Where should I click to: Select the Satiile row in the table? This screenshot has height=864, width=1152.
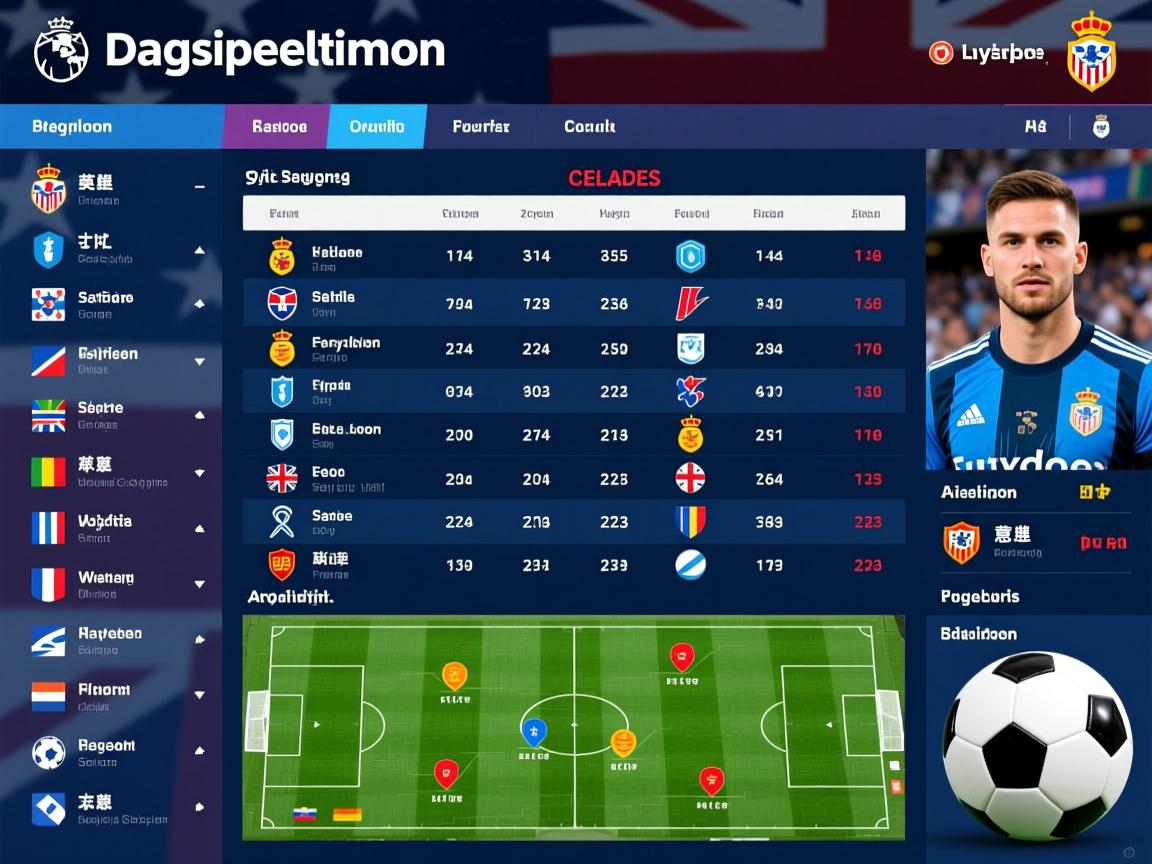click(x=573, y=303)
